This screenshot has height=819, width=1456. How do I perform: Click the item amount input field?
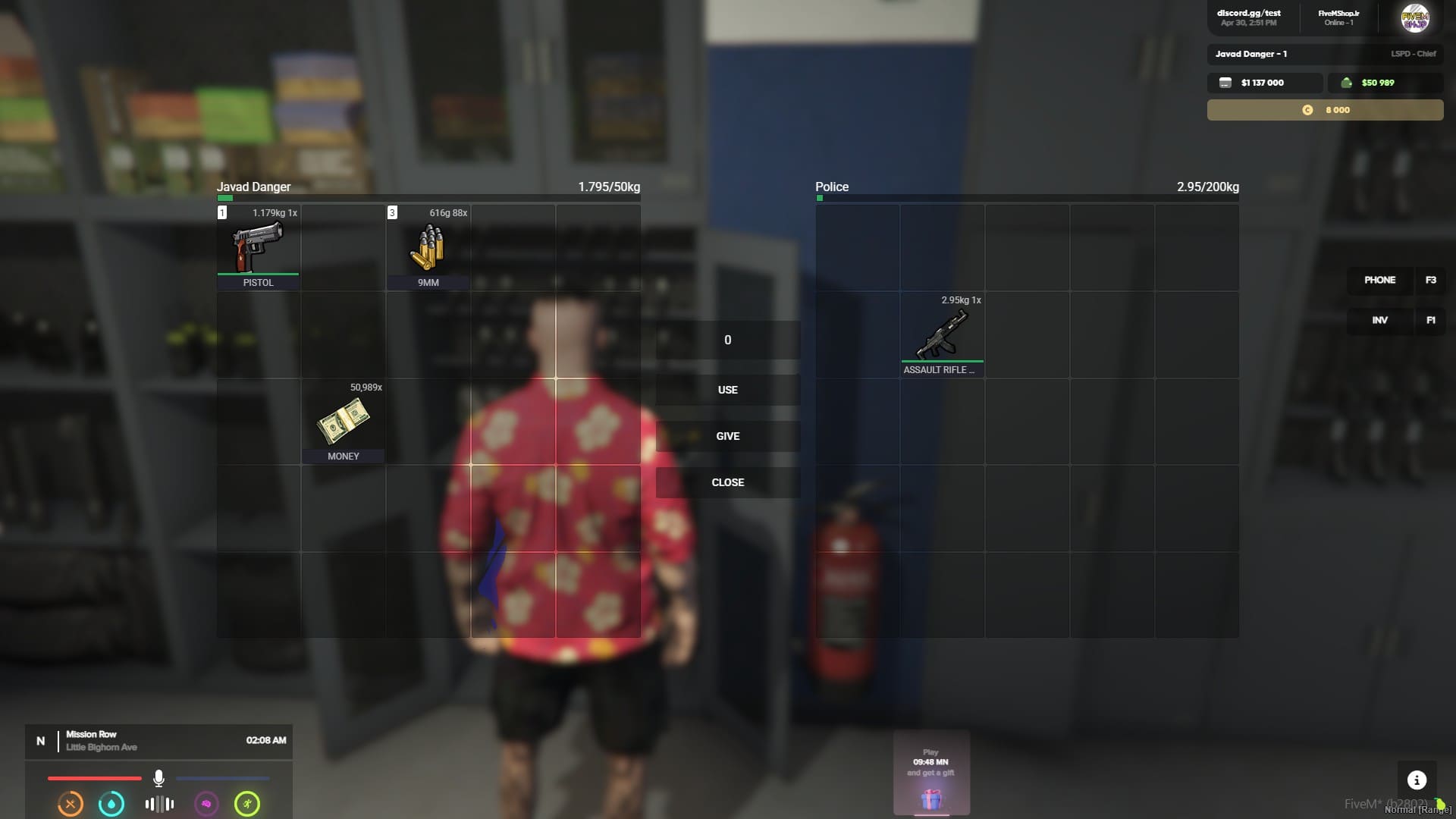point(727,340)
